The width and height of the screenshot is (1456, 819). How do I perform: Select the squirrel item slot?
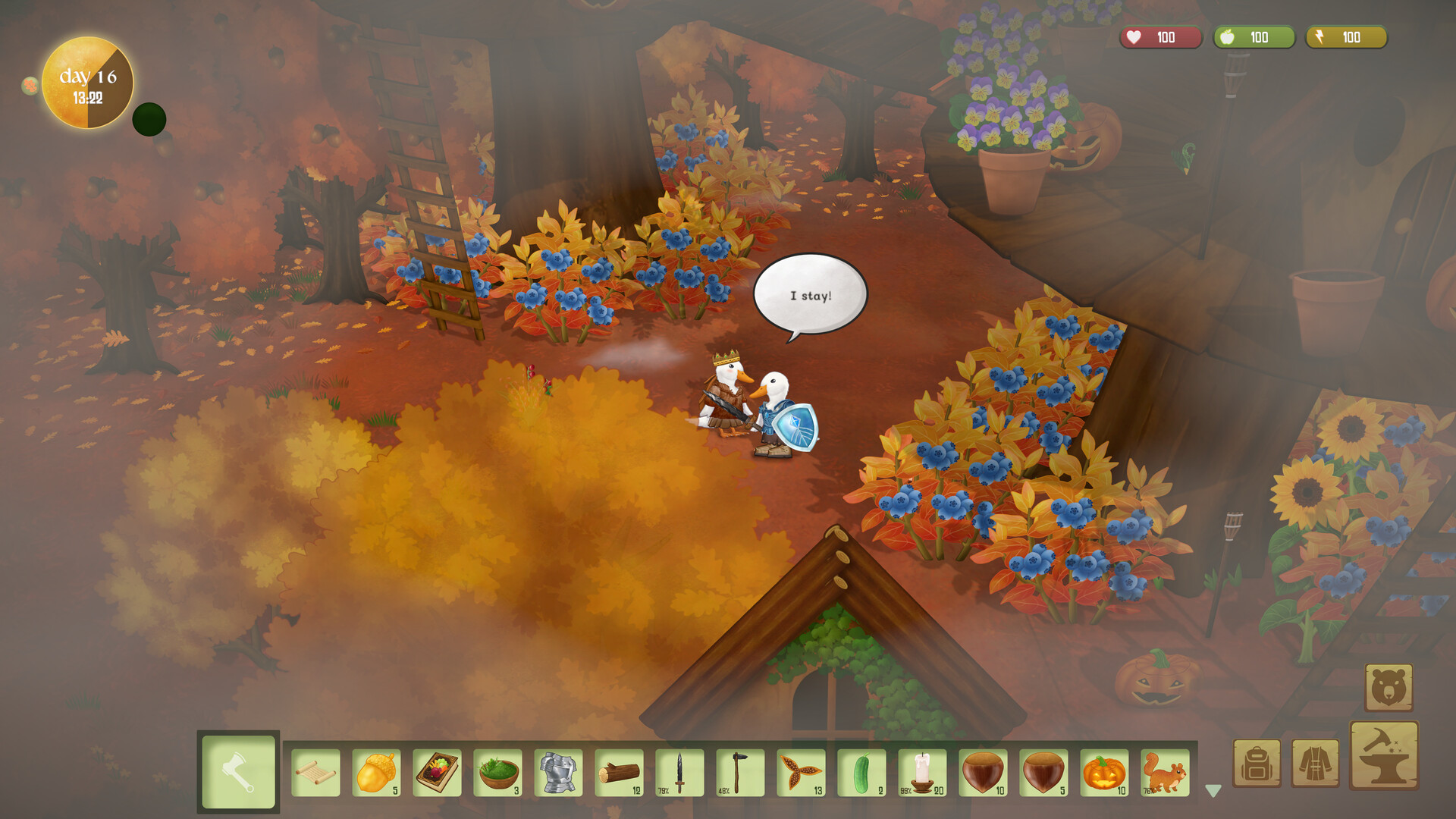pyautogui.click(x=1165, y=773)
